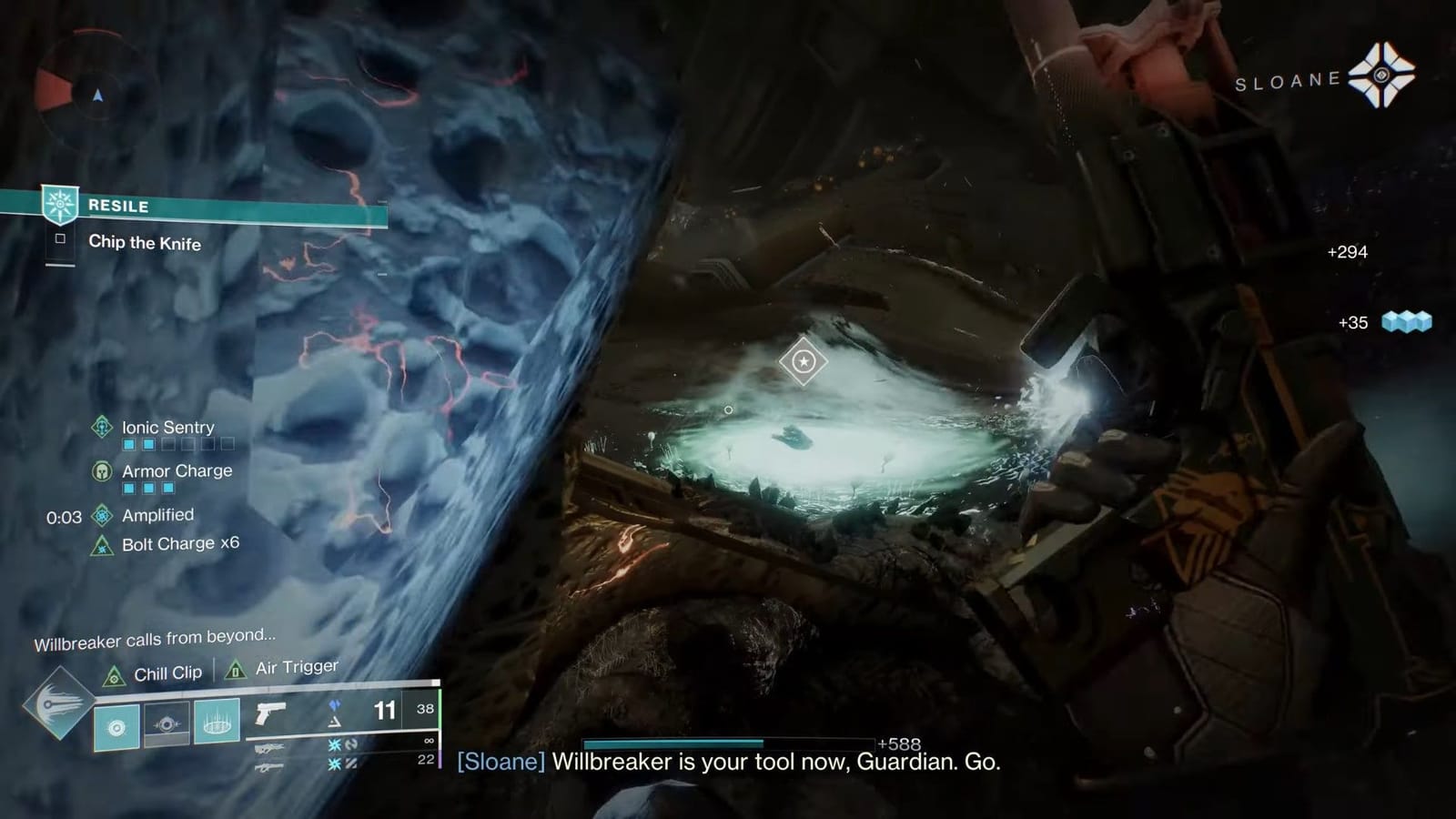Click the Ionic Sentry buff icon

point(102,428)
